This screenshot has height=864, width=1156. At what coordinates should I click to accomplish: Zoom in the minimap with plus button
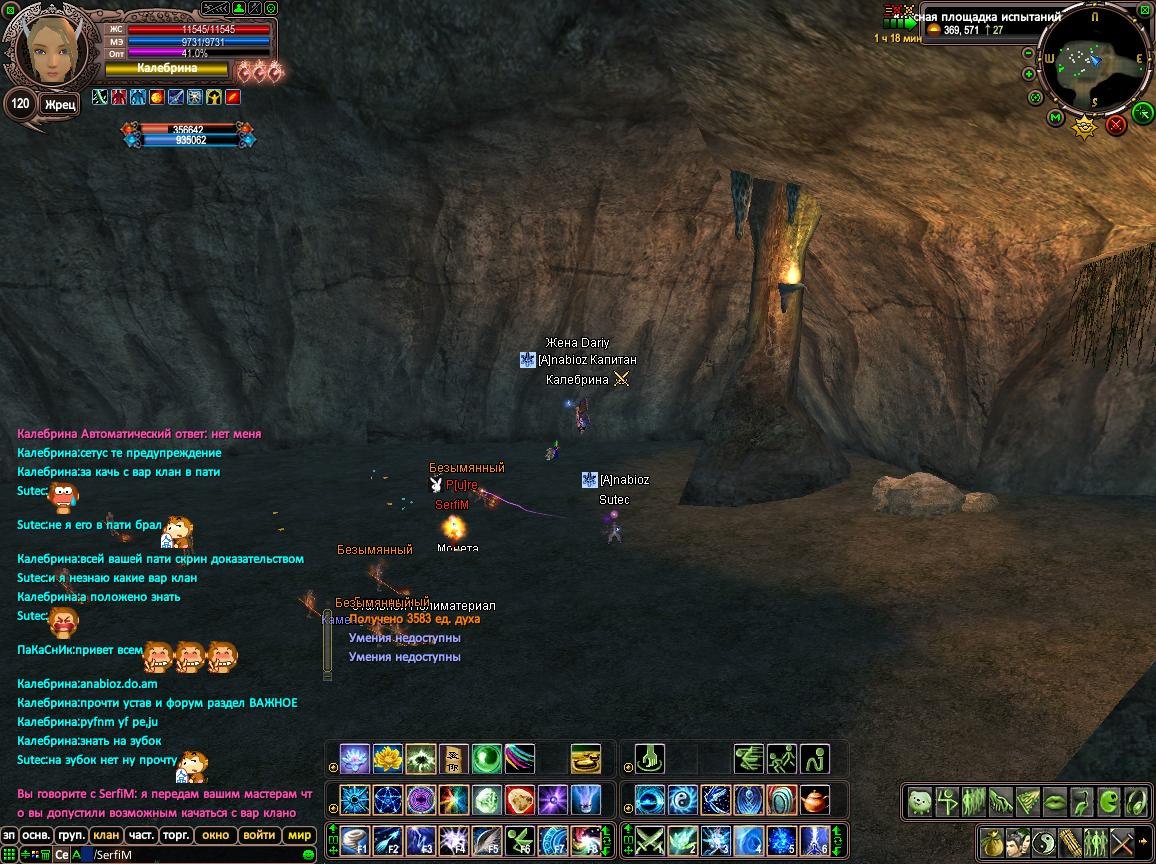point(1029,74)
